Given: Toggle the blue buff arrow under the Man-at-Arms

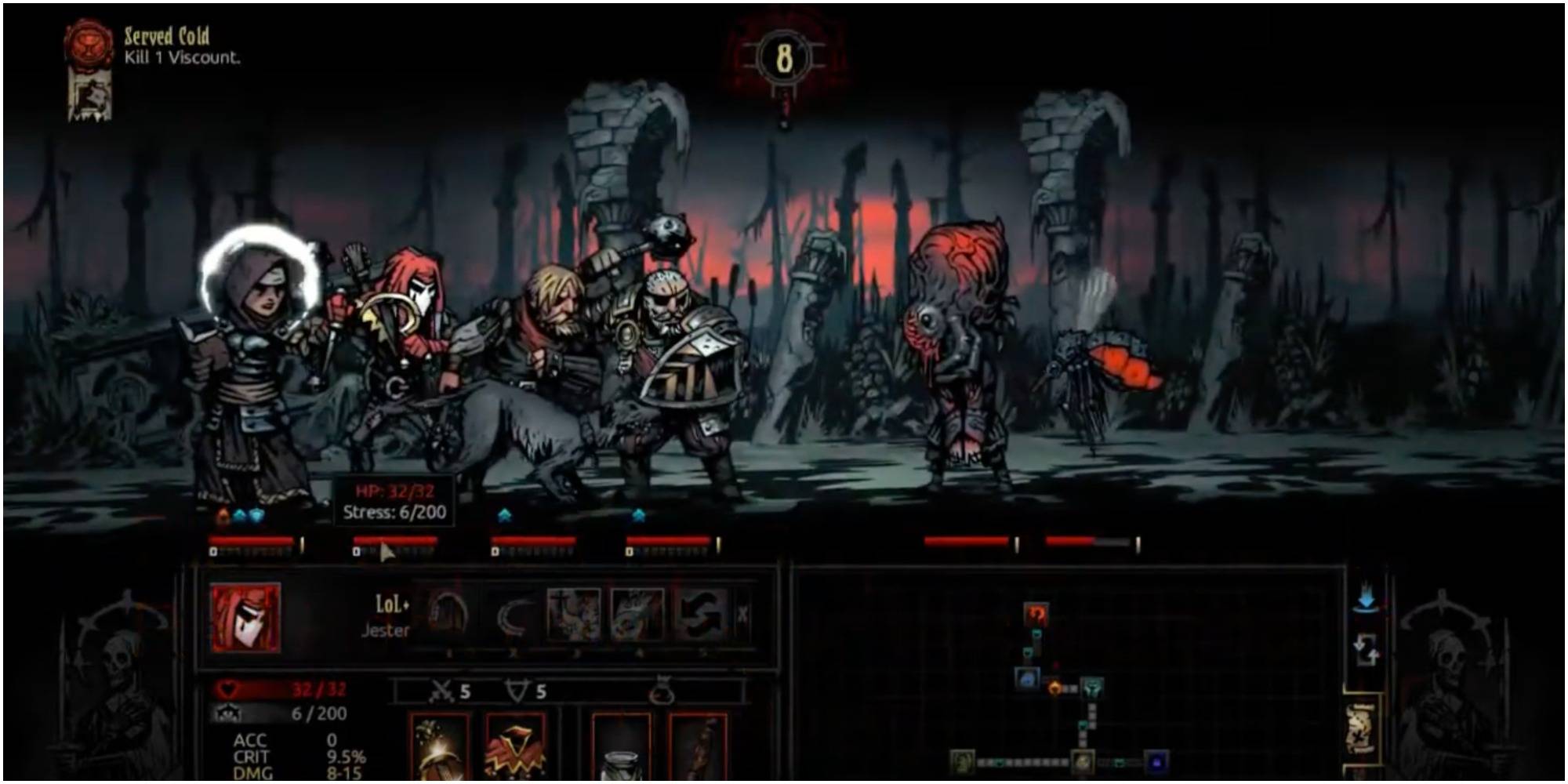Looking at the screenshot, I should click(639, 515).
